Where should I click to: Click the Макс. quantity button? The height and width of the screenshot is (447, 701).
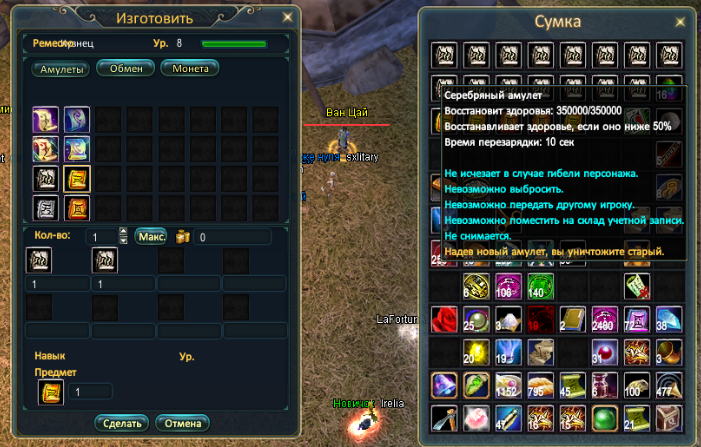(151, 237)
